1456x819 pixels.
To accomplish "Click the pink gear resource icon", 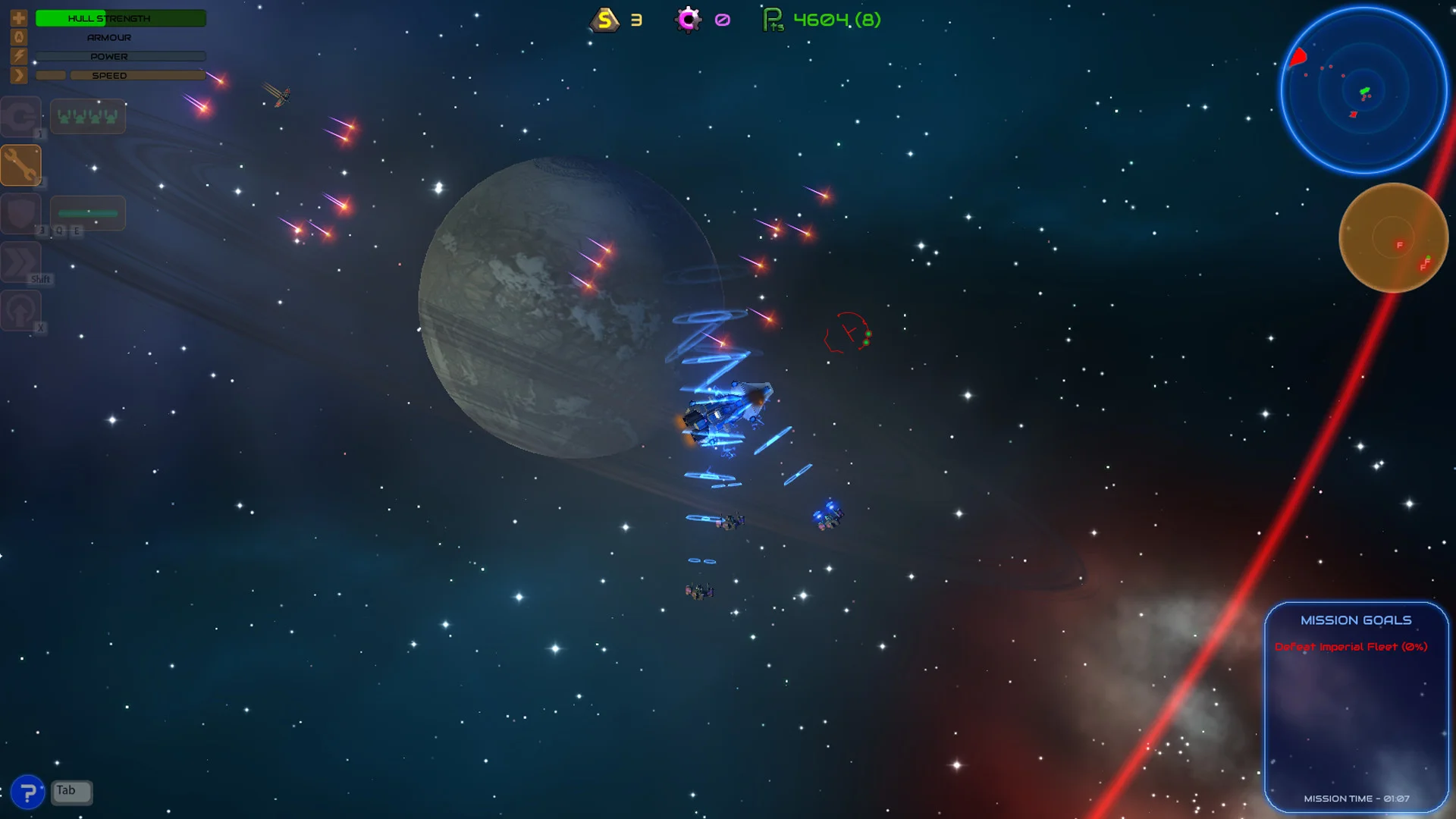I will coord(688,21).
